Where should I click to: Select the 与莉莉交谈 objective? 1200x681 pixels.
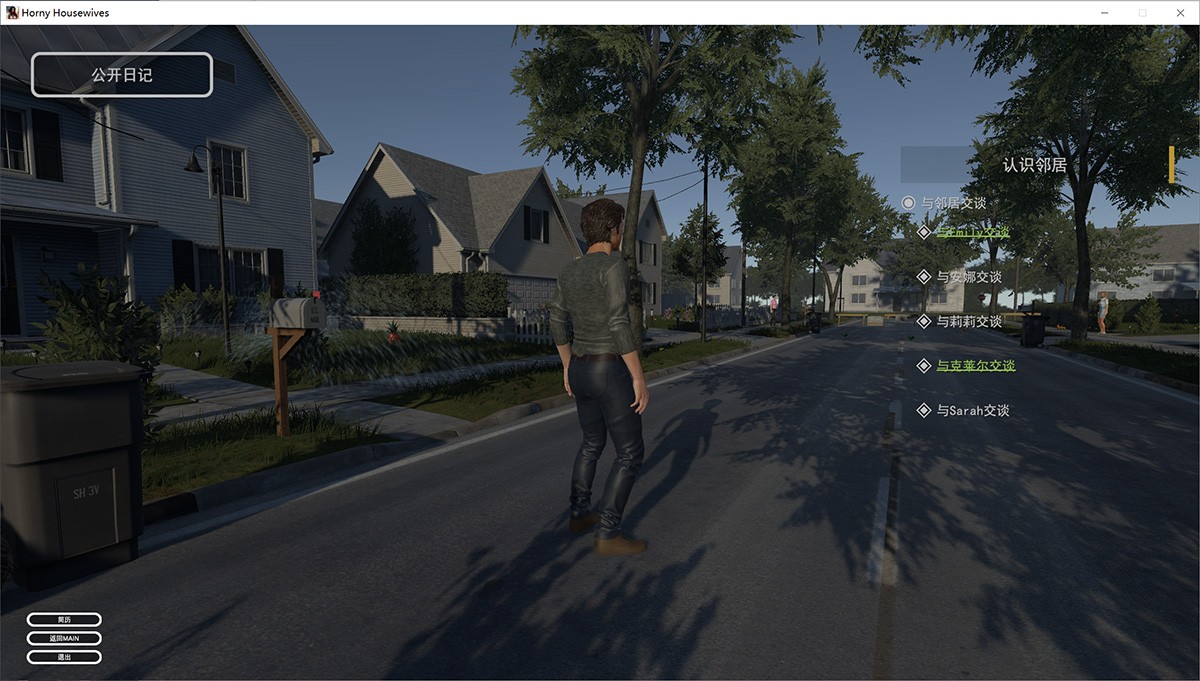[968, 322]
